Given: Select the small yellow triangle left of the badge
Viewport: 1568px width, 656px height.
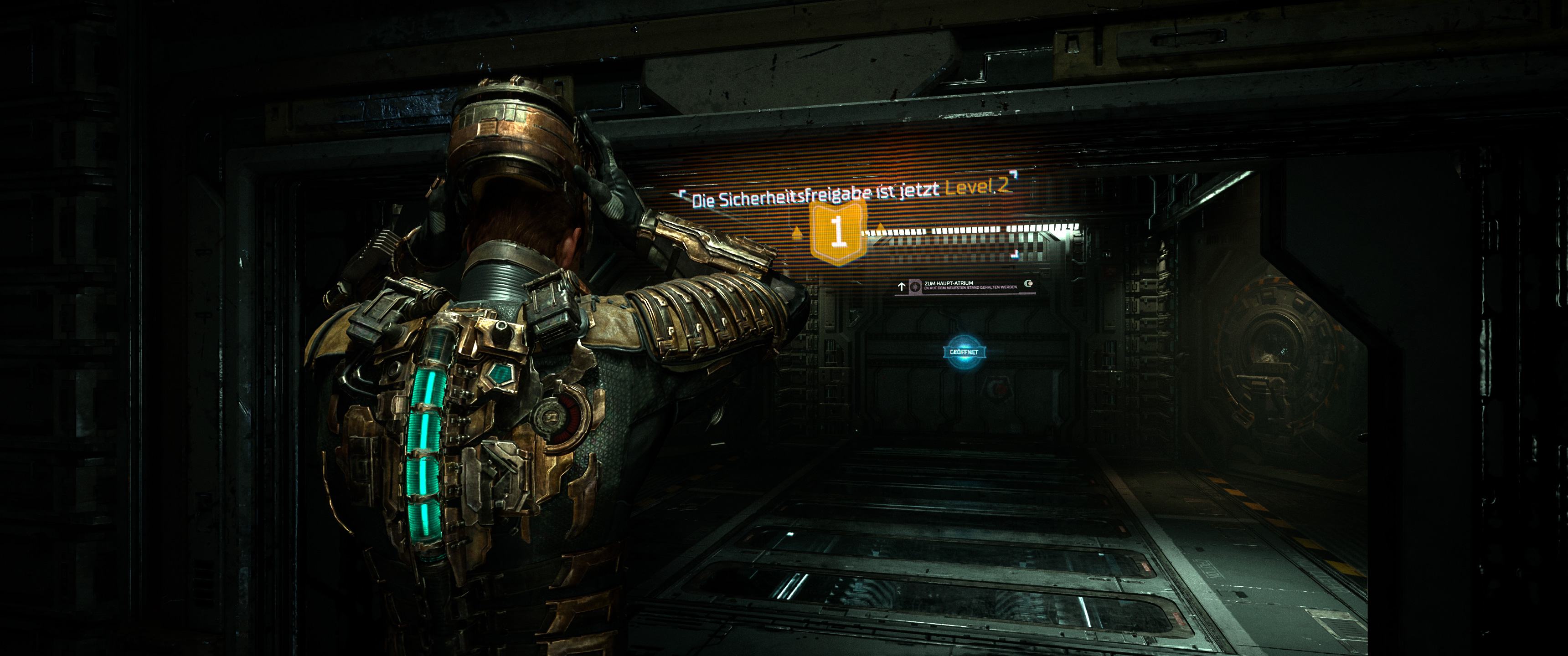Looking at the screenshot, I should coord(796,234).
